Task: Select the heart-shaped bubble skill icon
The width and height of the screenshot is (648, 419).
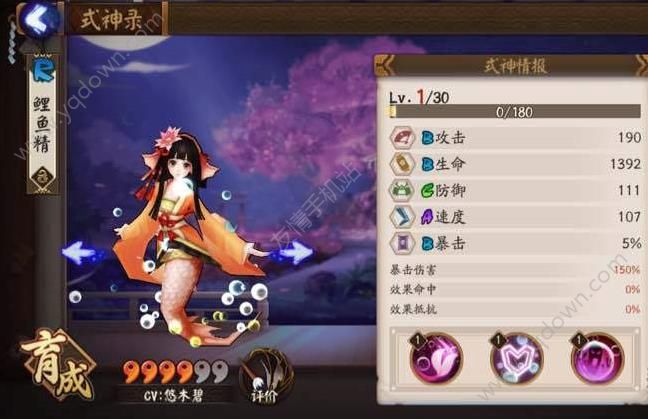Action: click(x=516, y=358)
